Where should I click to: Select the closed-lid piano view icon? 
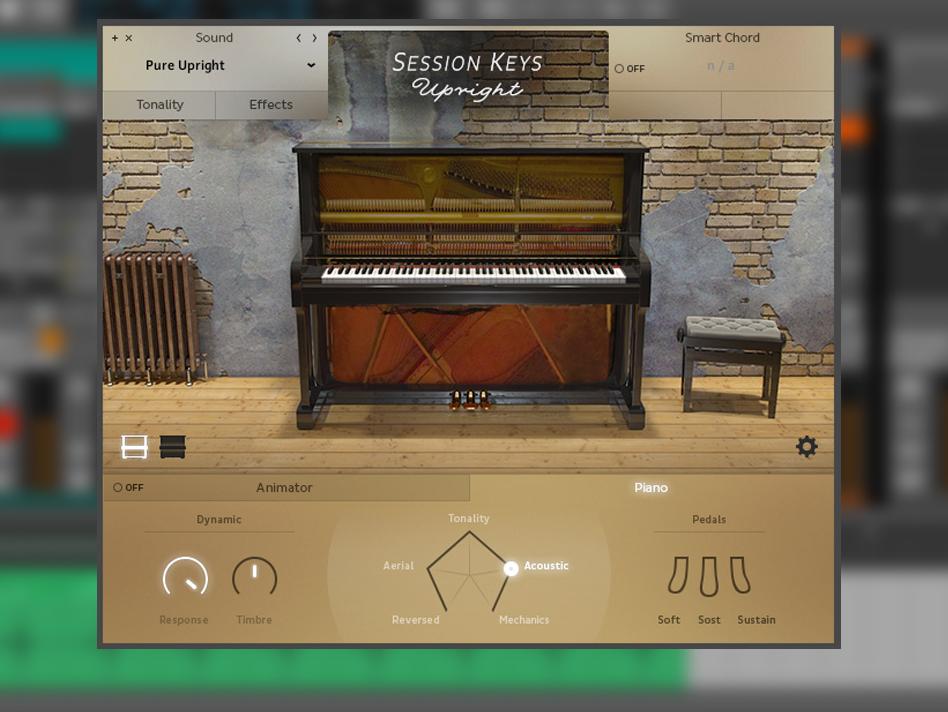pos(173,447)
